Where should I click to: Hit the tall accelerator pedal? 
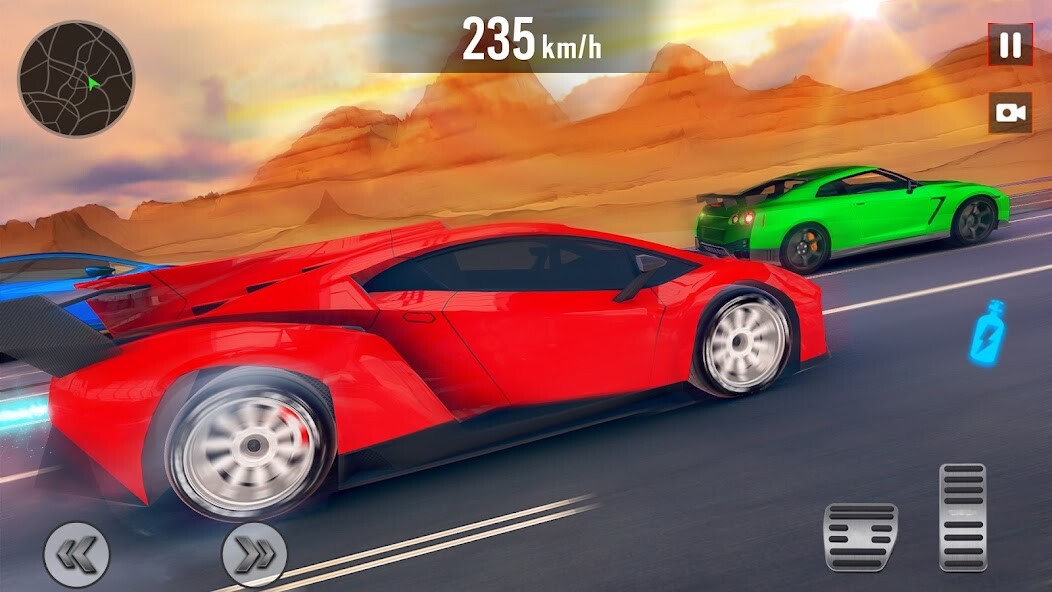point(963,516)
